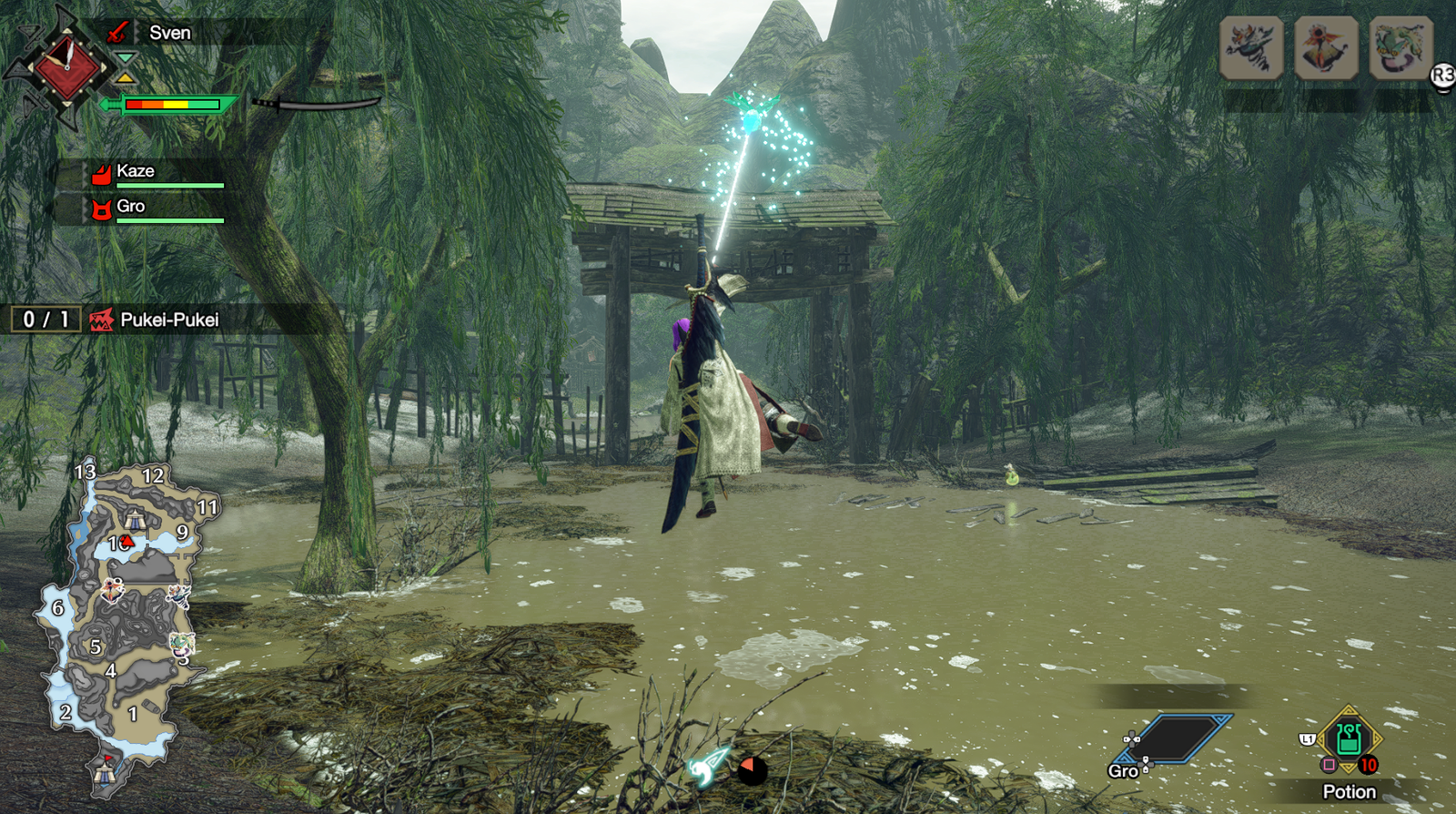This screenshot has height=814, width=1456.
Task: Select the Pukei-Pukei icon in the top-right monster list
Action: (1400, 47)
